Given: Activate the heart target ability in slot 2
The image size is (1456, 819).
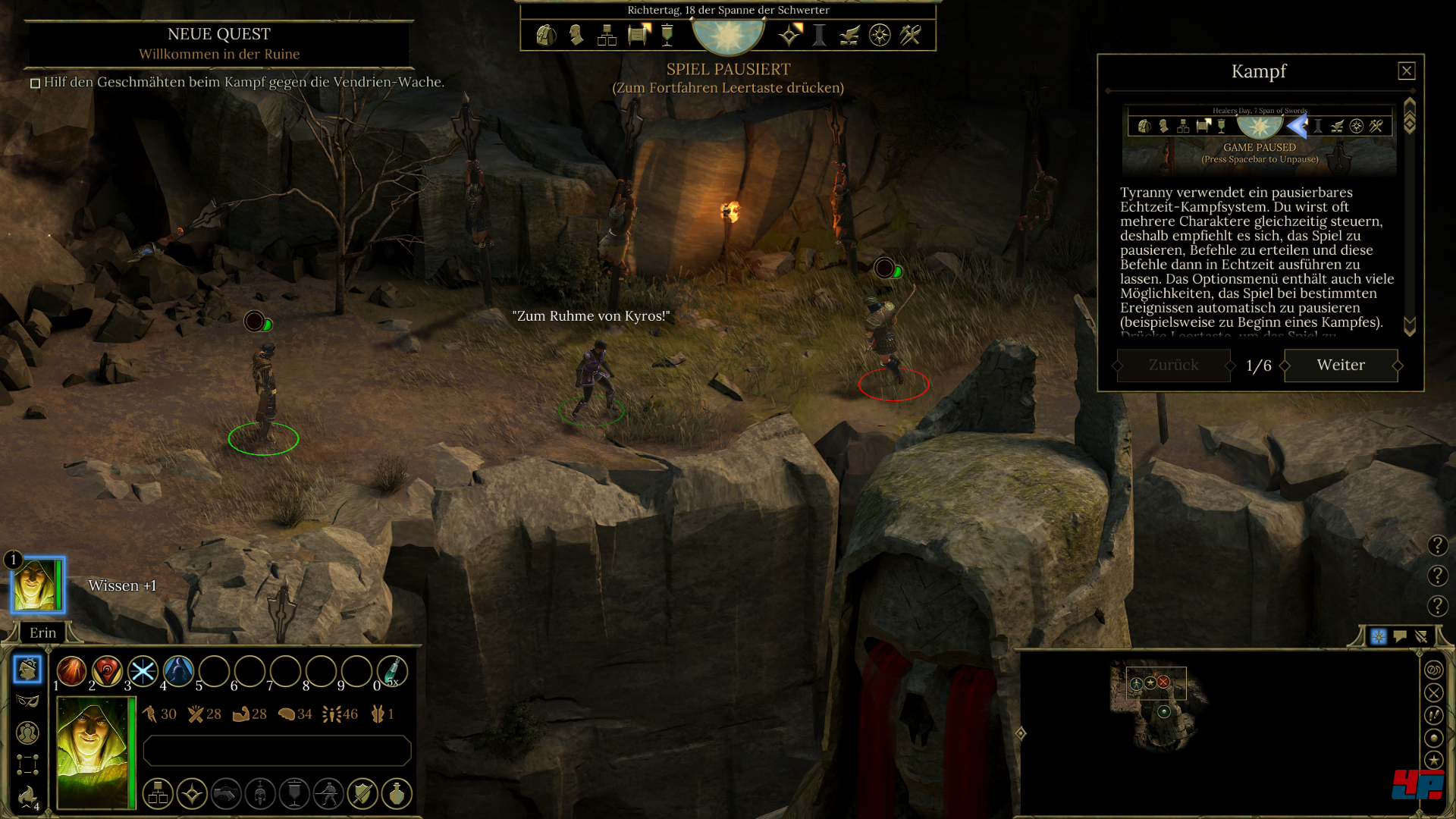Looking at the screenshot, I should pyautogui.click(x=107, y=671).
